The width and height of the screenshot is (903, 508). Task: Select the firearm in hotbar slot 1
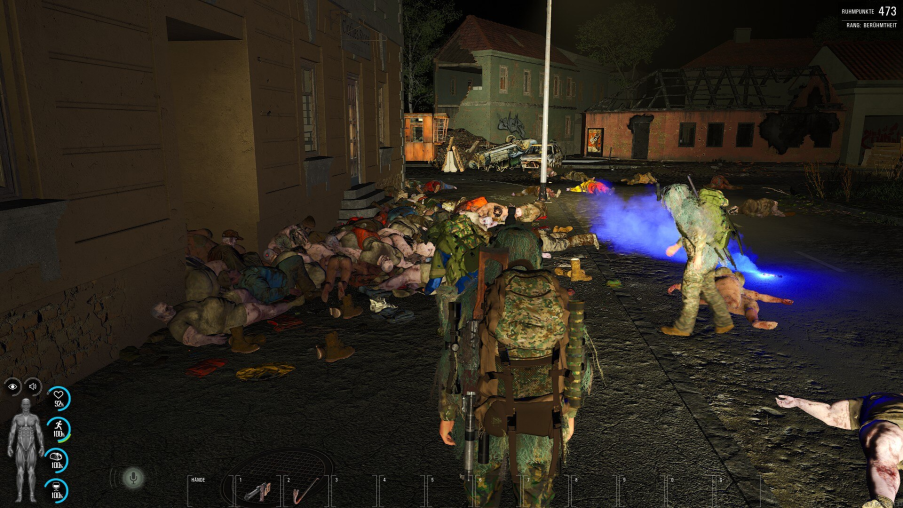(257, 490)
